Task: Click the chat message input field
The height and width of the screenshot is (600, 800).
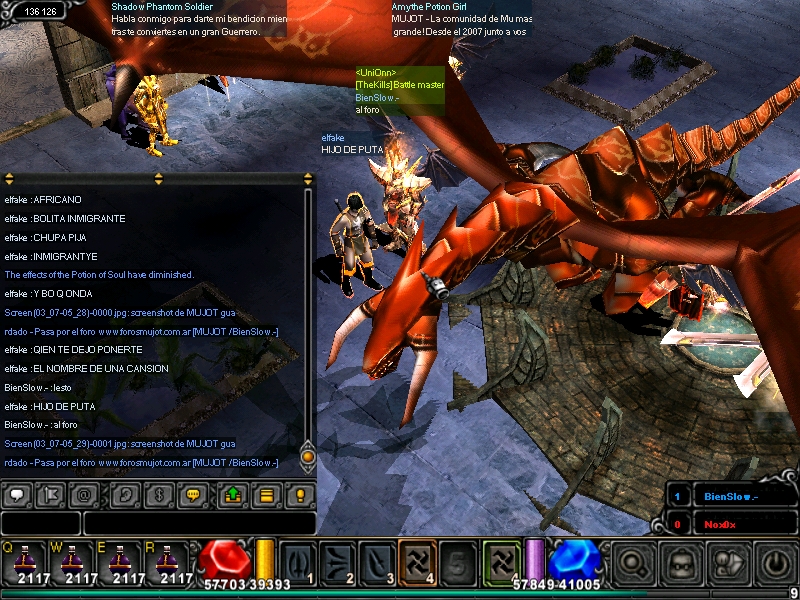Action: tap(198, 523)
